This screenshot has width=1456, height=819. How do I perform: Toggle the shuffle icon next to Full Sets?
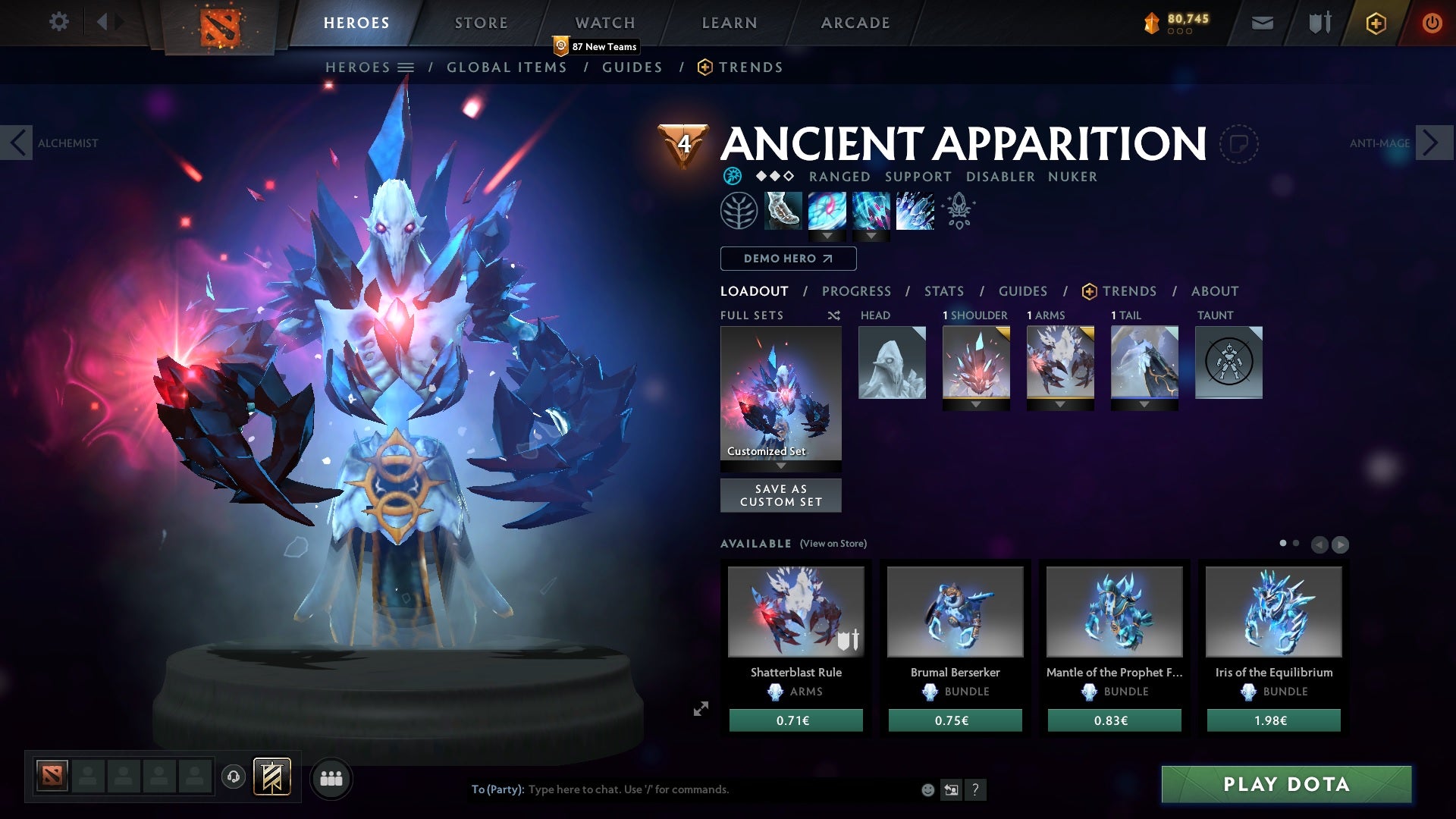833,315
